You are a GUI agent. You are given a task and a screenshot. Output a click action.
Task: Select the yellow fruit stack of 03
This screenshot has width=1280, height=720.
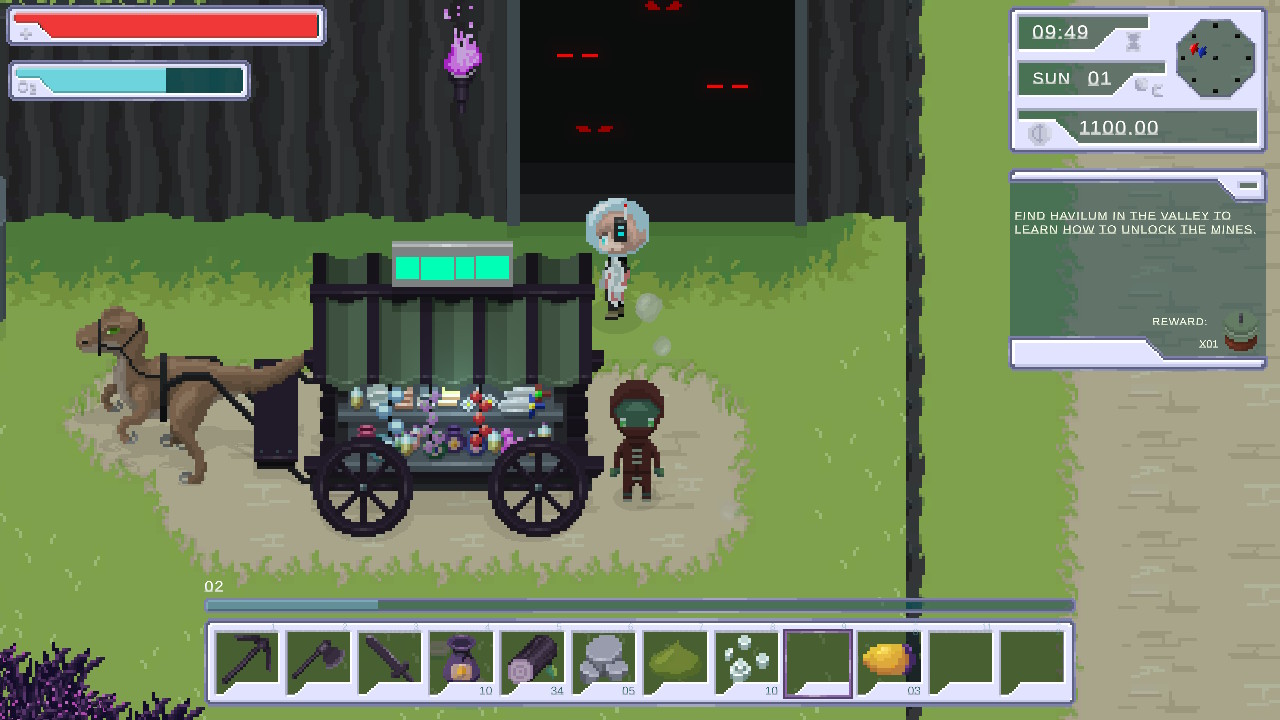point(888,660)
